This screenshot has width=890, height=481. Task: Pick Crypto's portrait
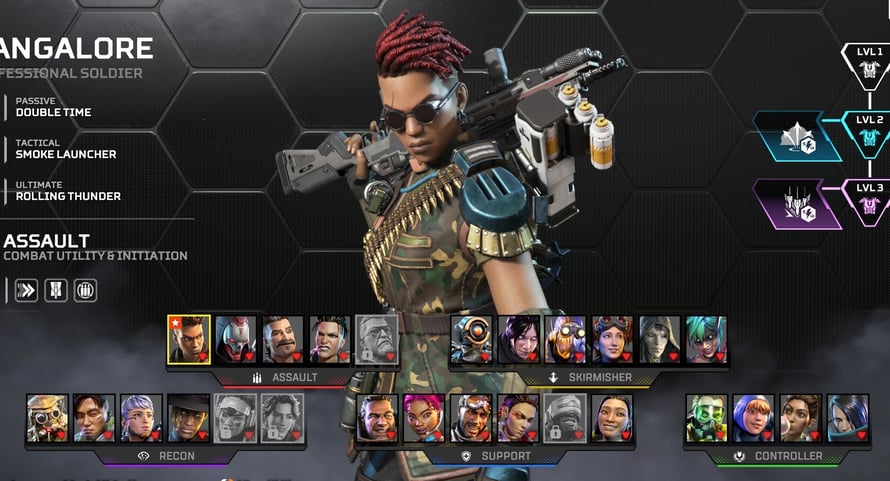[x=94, y=417]
